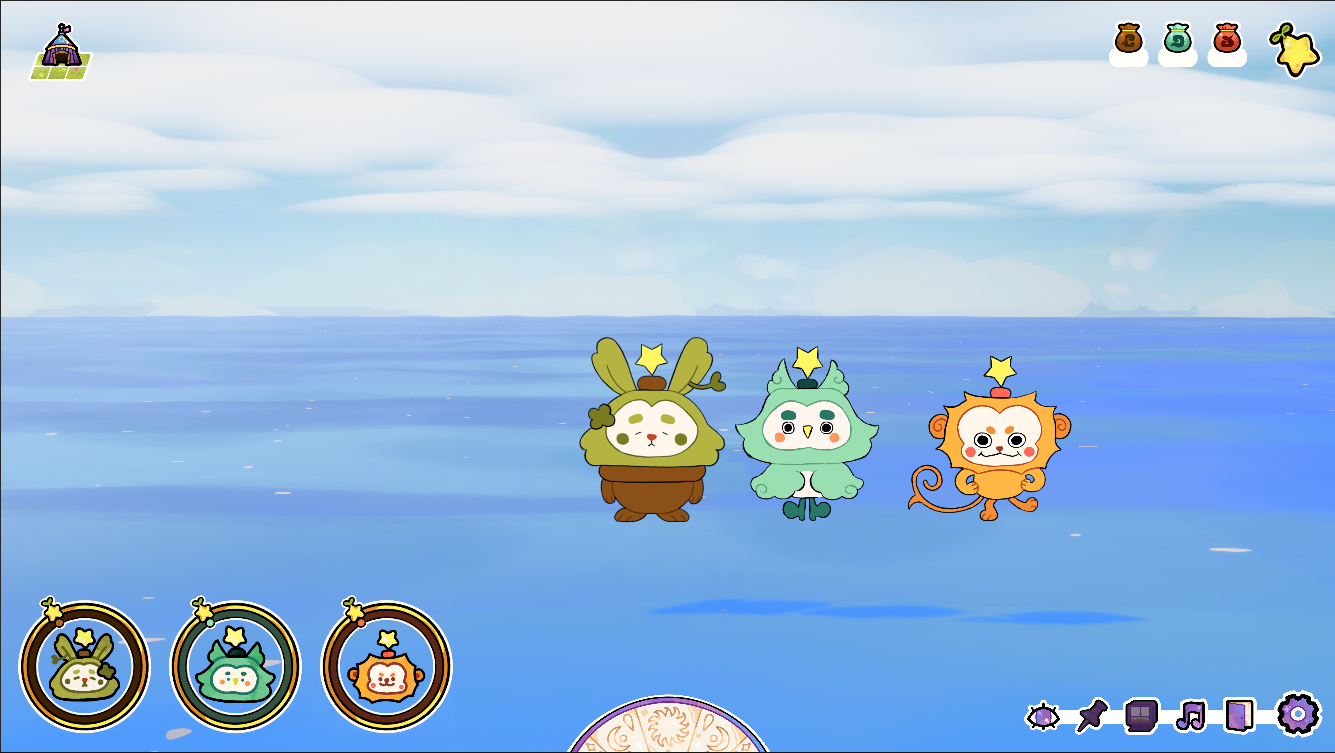Click the pushpin icon
The image size is (1335, 753).
1092,715
